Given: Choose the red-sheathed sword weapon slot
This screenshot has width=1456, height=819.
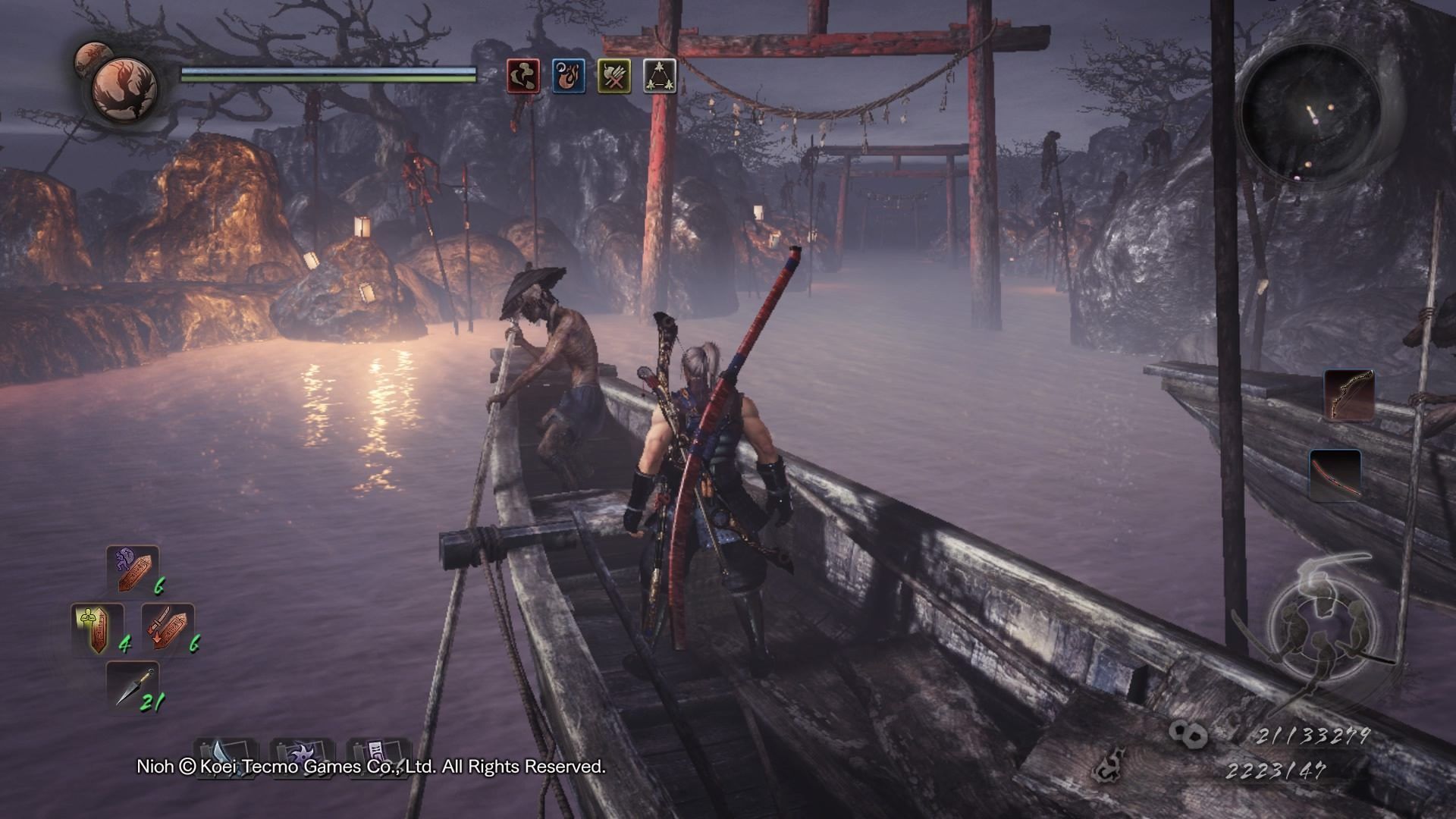Looking at the screenshot, I should [1335, 475].
